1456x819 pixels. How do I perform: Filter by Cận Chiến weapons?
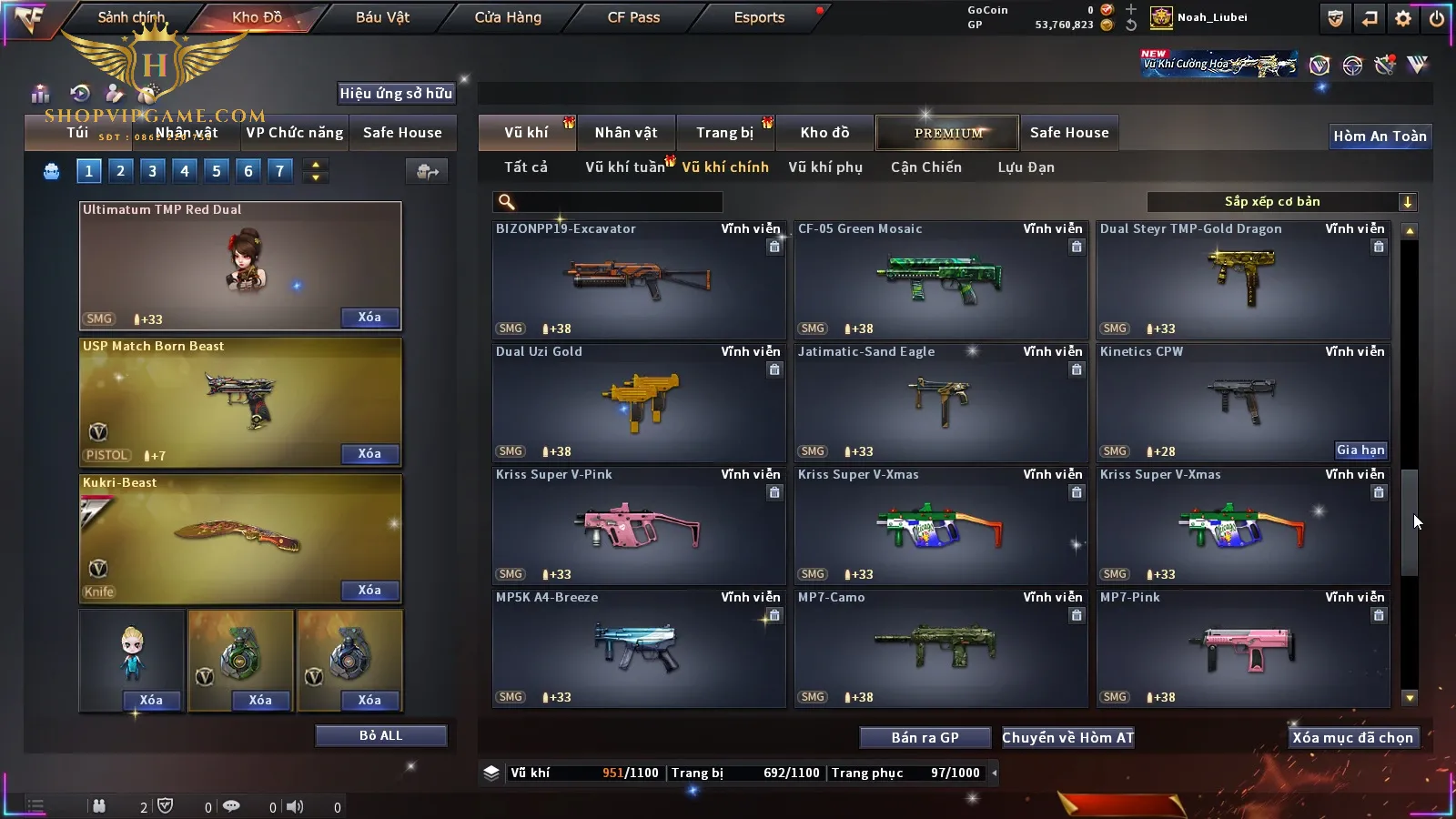[x=925, y=167]
